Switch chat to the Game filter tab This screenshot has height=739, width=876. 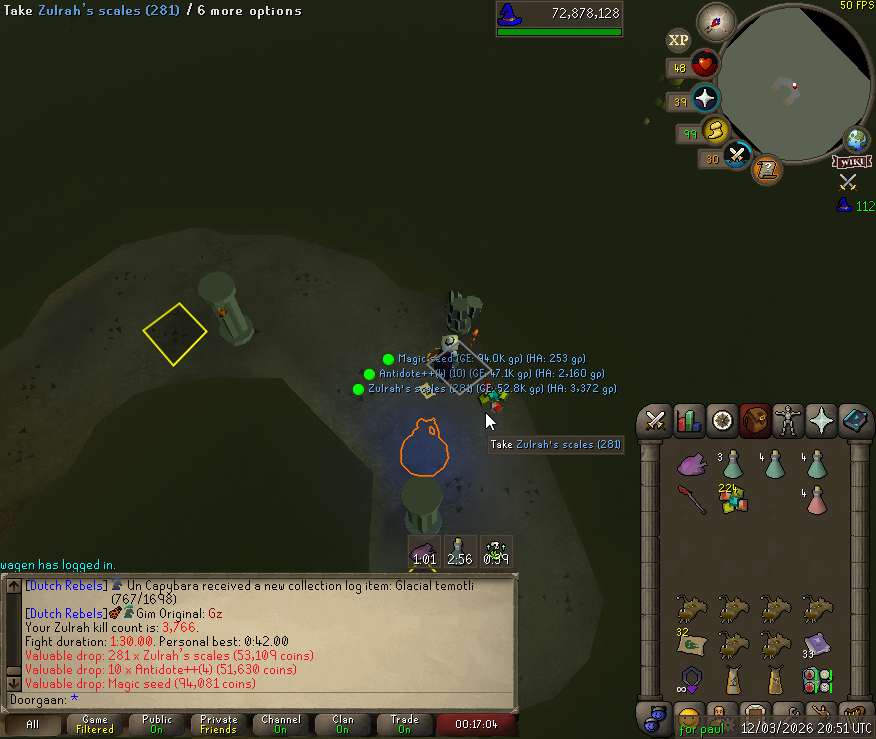tap(95, 724)
